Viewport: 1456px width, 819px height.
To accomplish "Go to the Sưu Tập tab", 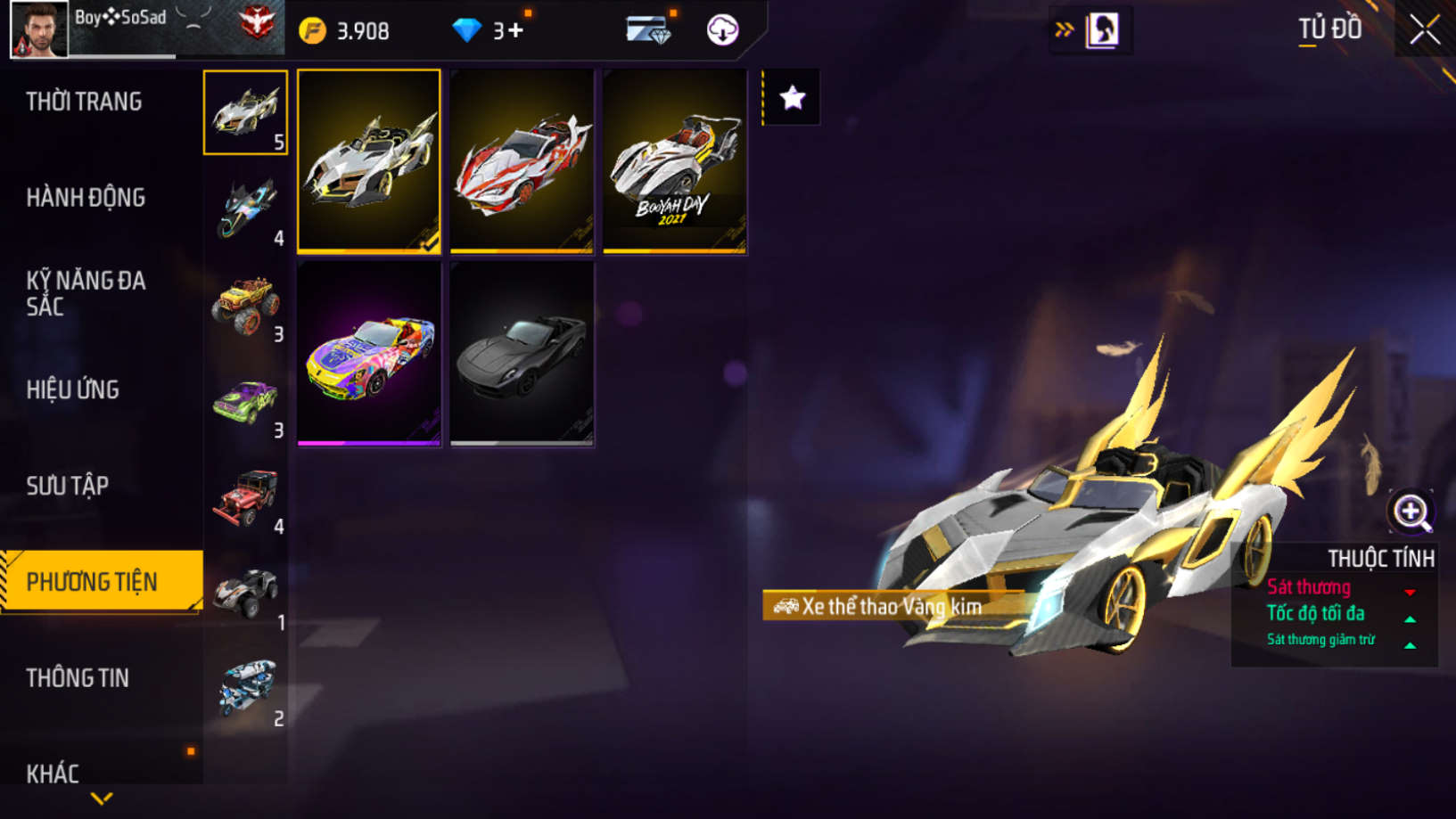I will (68, 486).
